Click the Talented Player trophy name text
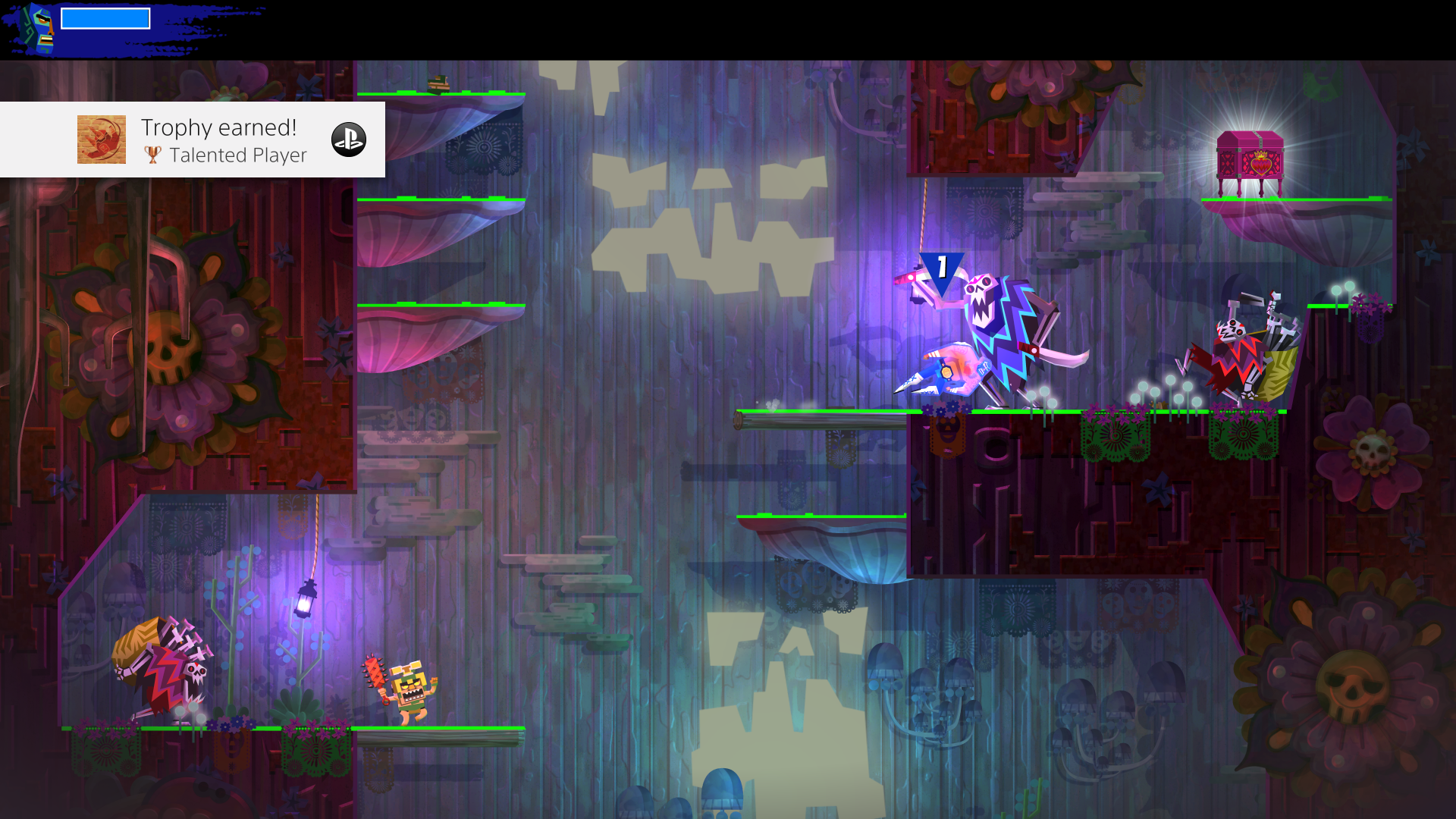 (237, 156)
